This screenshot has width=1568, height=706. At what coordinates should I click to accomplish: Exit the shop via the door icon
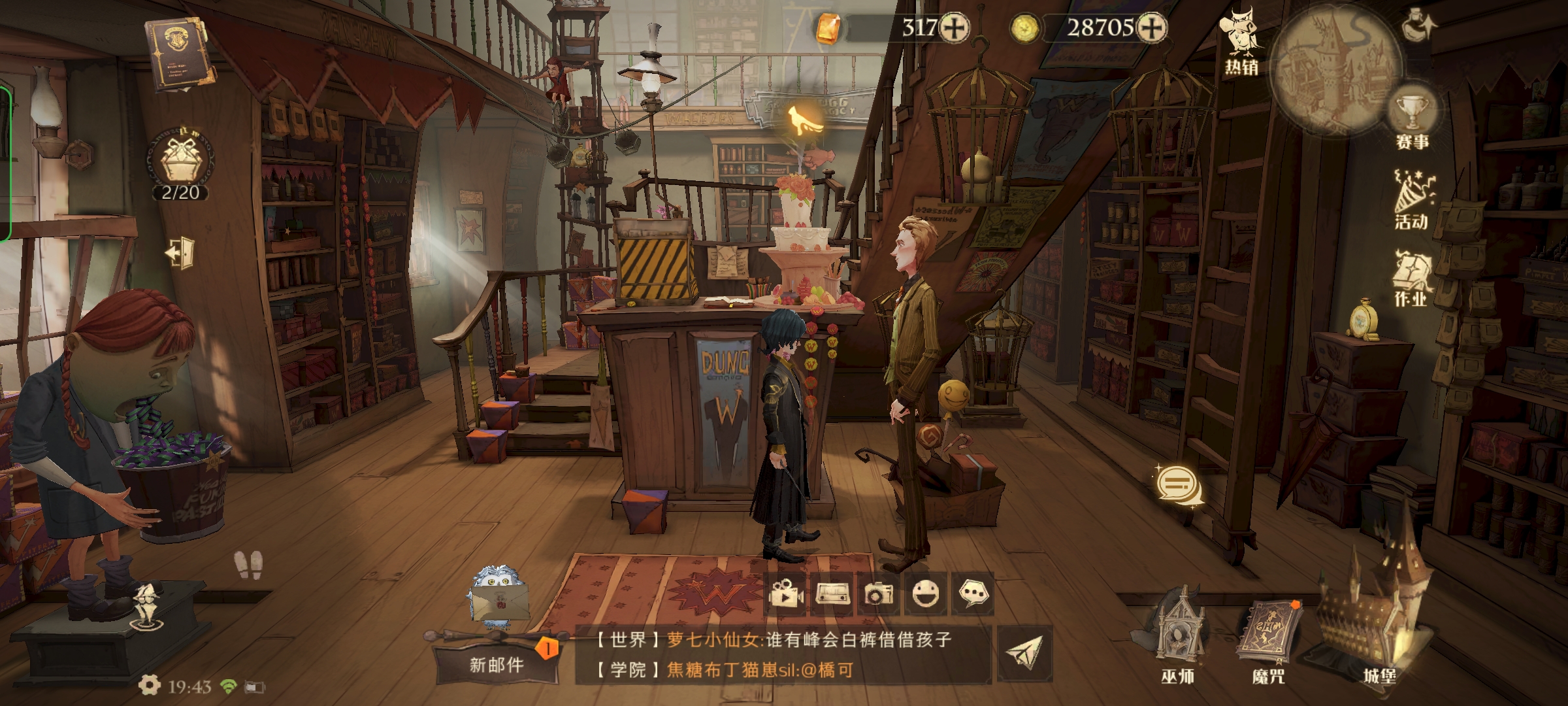tap(180, 252)
